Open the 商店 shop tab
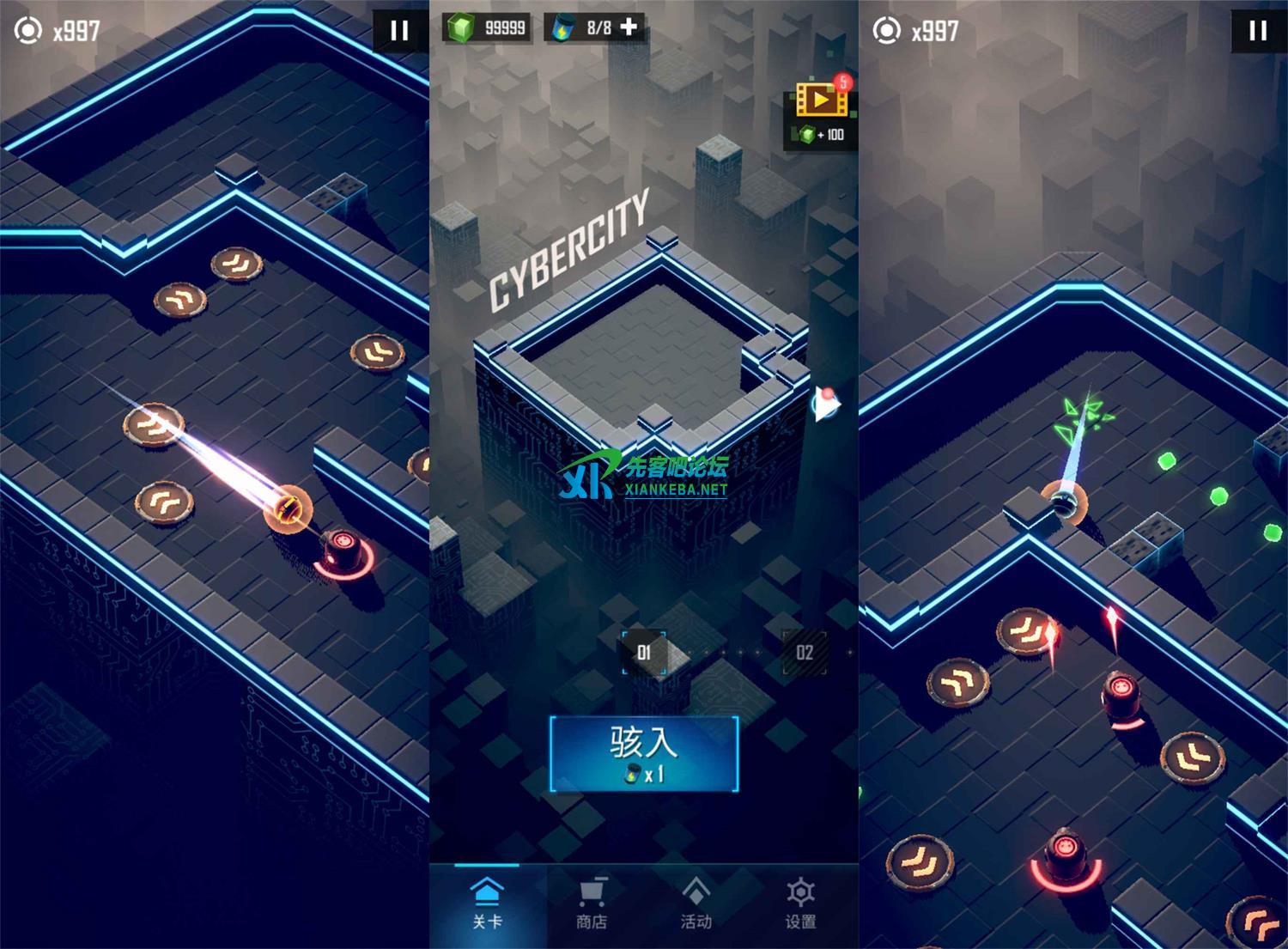This screenshot has width=1288, height=949. tap(592, 903)
